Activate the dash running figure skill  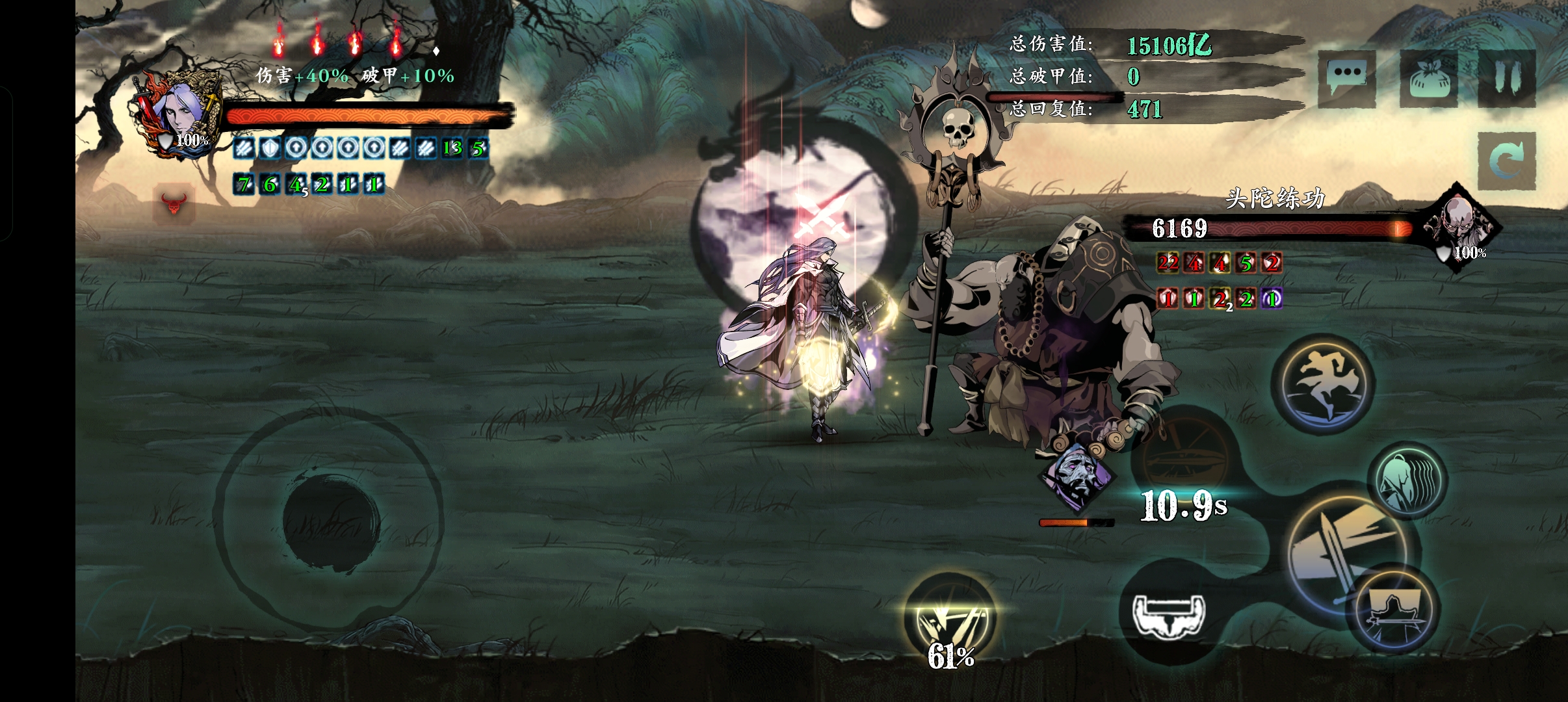tap(1326, 383)
